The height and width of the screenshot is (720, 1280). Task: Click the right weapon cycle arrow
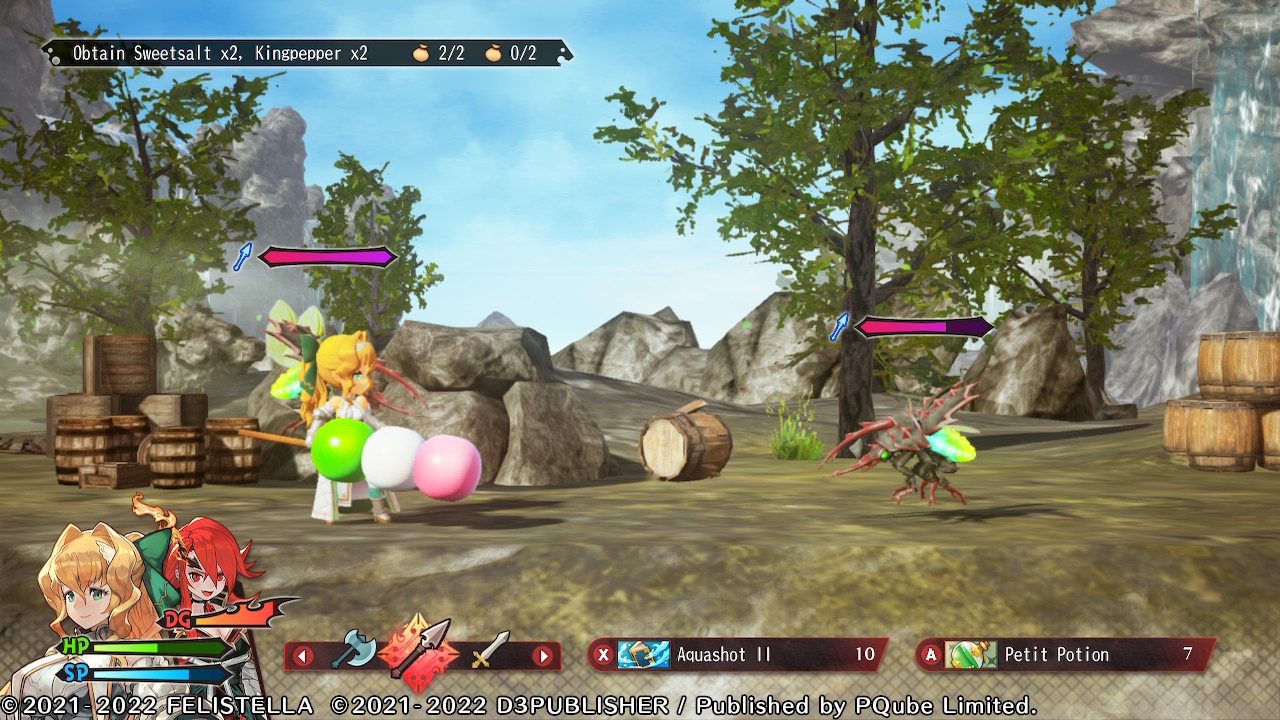(x=543, y=657)
